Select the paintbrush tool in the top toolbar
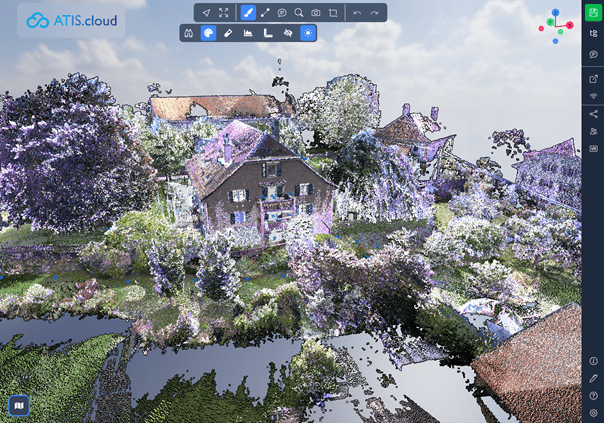Screen dimensions: 604x423 coord(248,13)
